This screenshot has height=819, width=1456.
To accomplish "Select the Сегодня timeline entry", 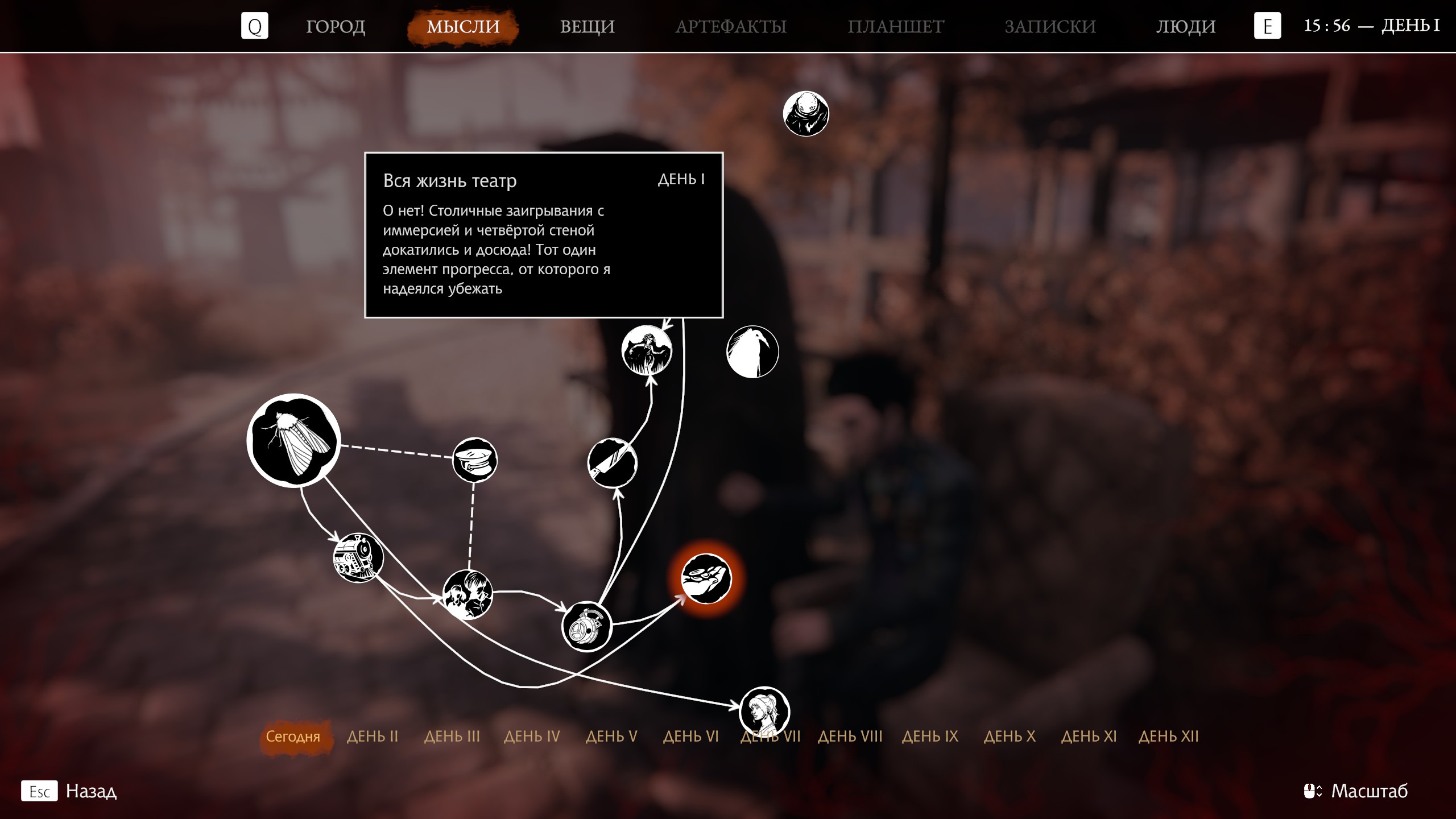I will [x=293, y=737].
